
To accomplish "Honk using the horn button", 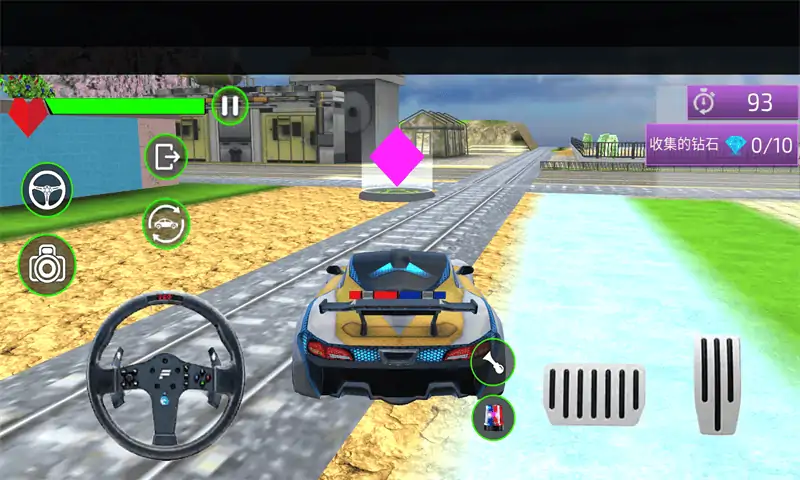I will pyautogui.click(x=492, y=362).
